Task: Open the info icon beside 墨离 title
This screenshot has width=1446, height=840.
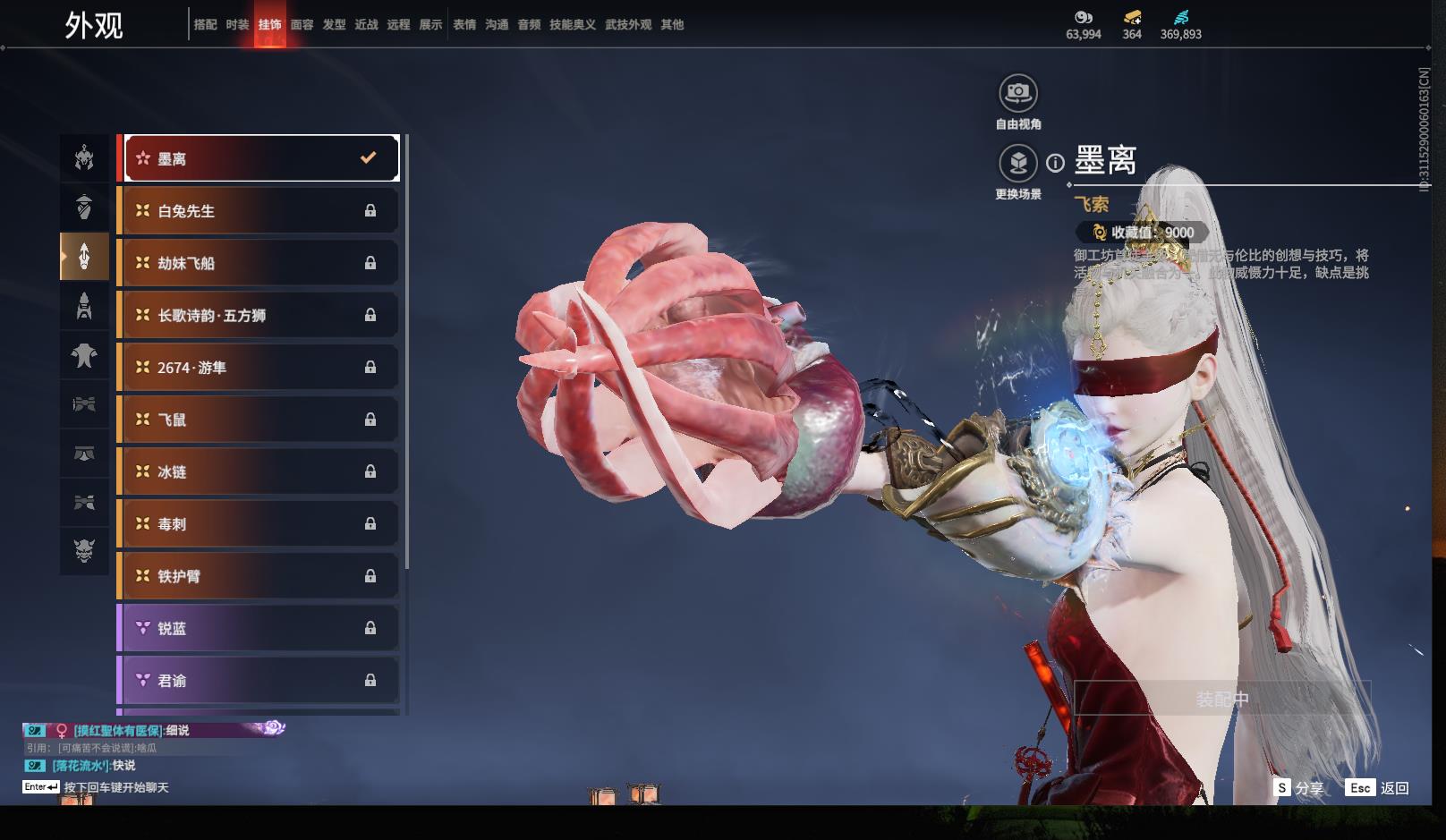Action: coord(1056,163)
